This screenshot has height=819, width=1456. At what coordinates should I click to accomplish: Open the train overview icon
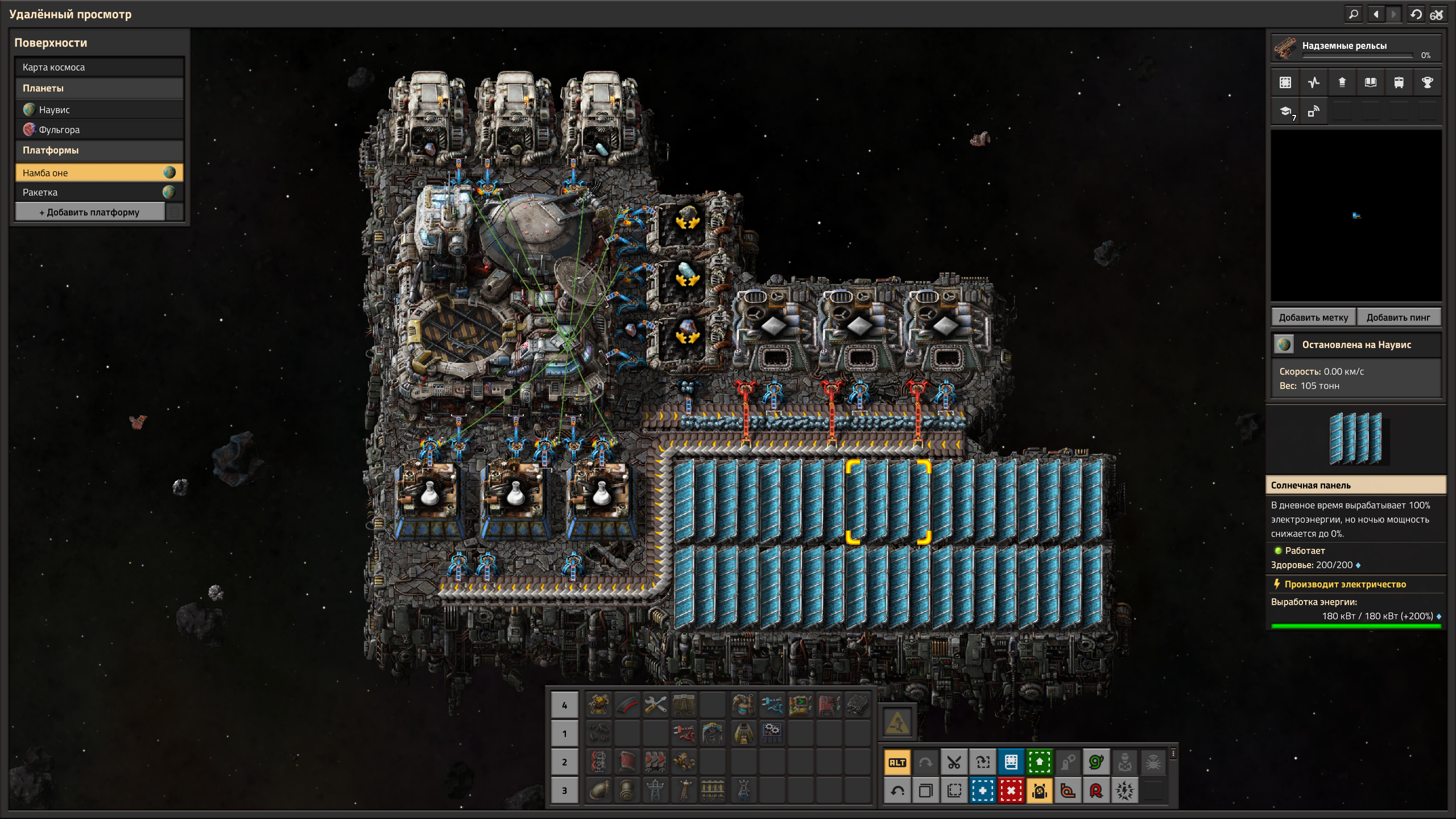pos(1399,82)
